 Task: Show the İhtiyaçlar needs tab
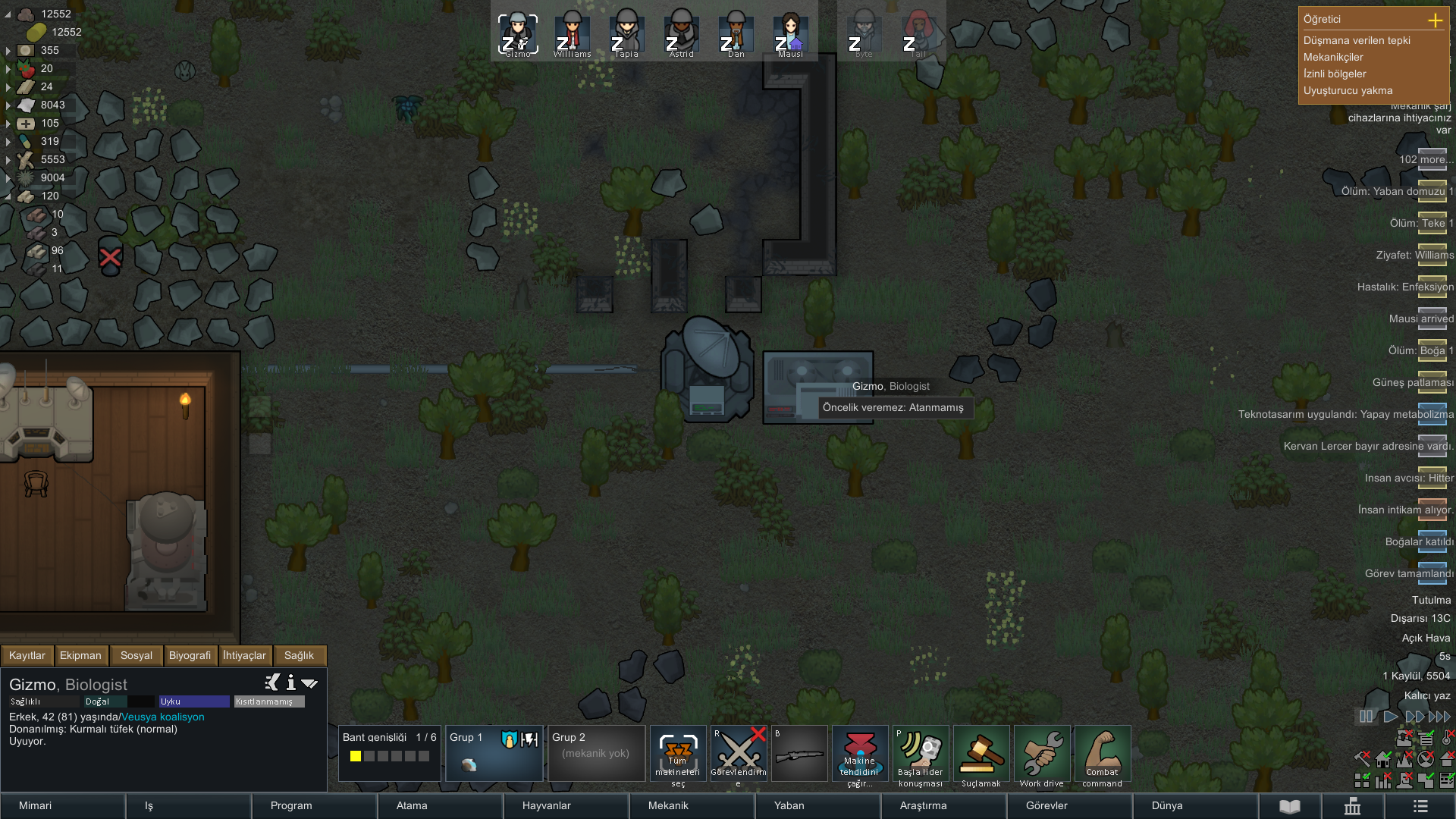(244, 655)
